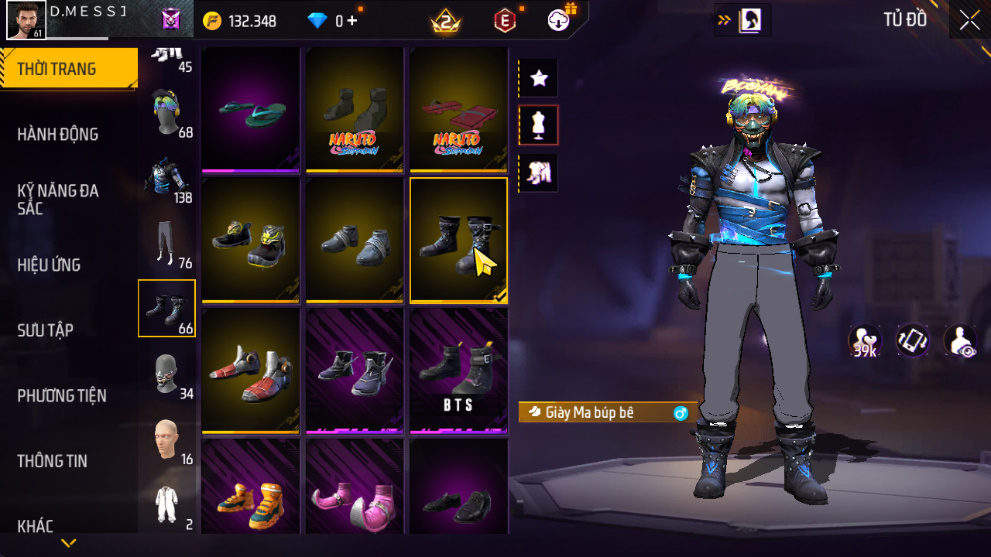Viewport: 991px width, 557px height.
Task: Toggle the hide-character eye icon
Action: [x=961, y=340]
